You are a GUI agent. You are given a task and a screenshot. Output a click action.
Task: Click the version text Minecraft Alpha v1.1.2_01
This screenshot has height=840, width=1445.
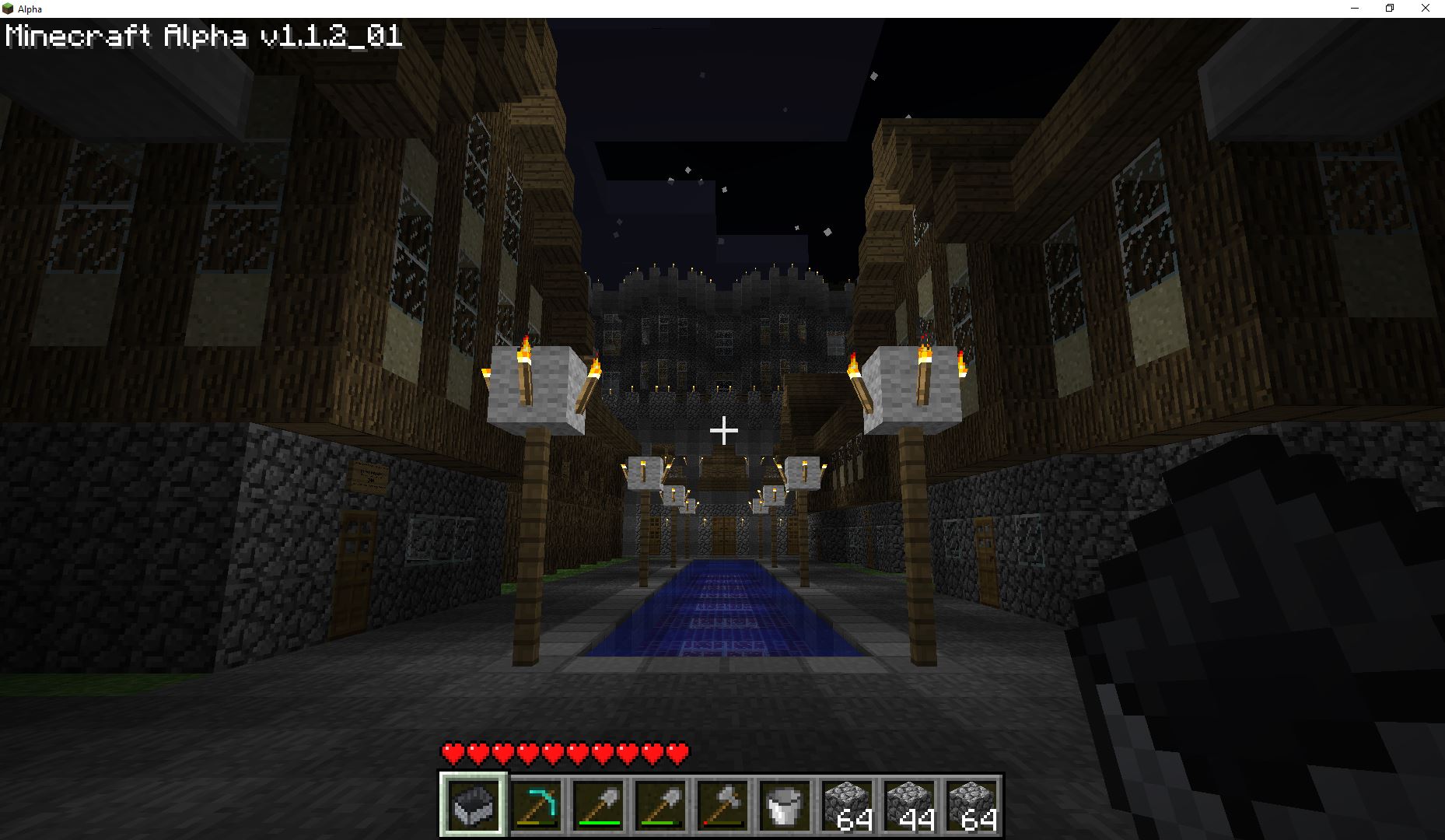(204, 35)
